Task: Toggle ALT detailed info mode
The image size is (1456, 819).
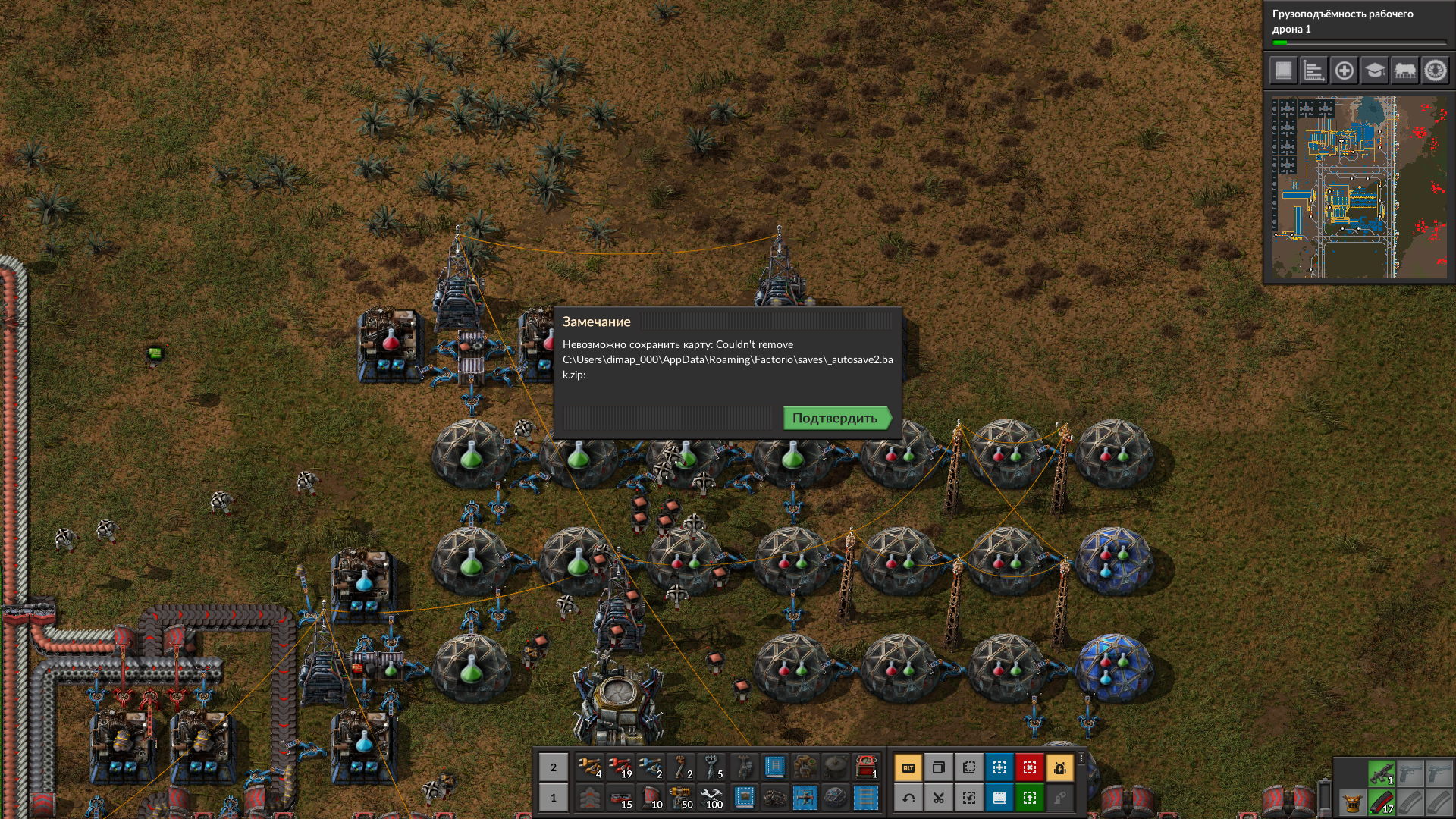Action: pos(909,768)
